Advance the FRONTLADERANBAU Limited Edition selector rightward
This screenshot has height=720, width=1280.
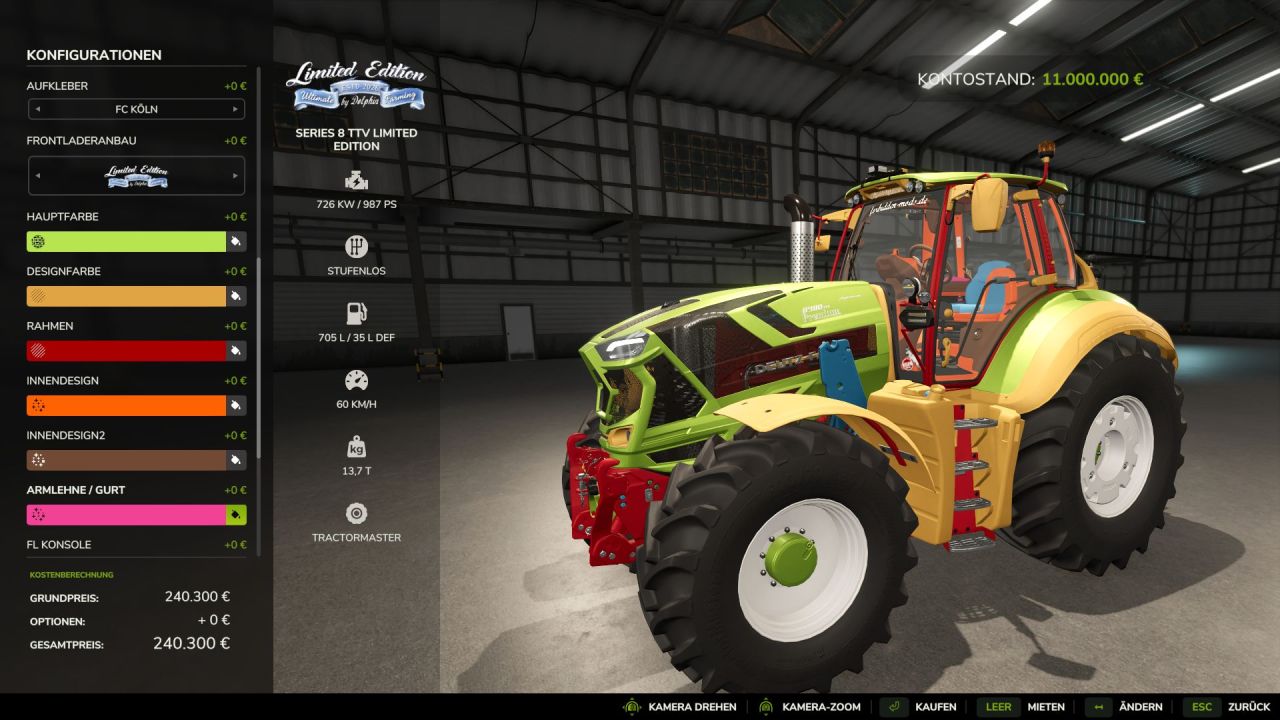click(236, 175)
